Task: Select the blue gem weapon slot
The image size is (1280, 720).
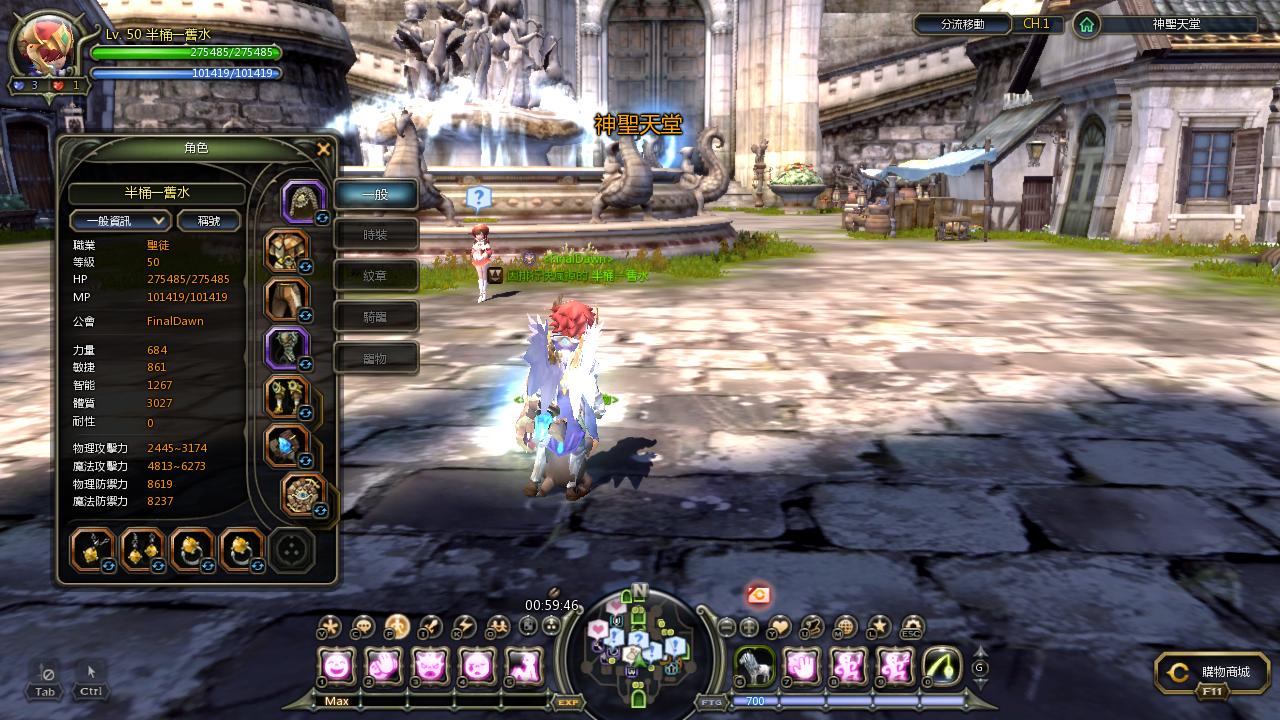Action: pyautogui.click(x=286, y=446)
